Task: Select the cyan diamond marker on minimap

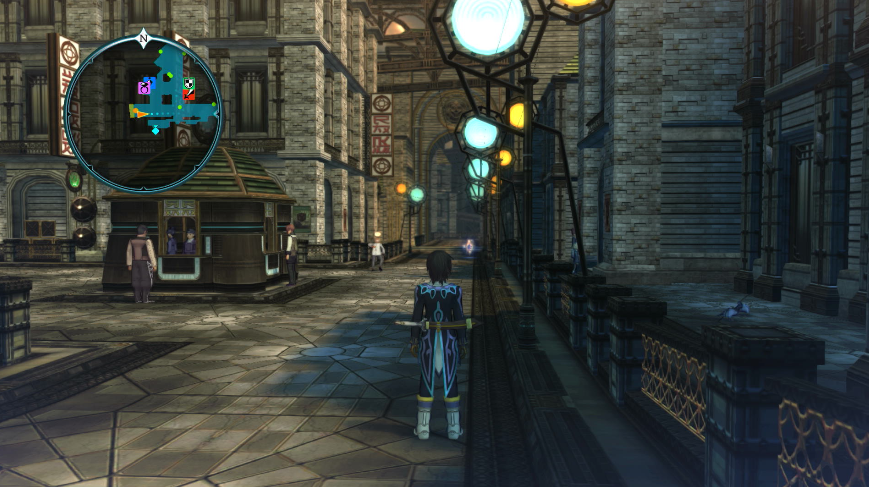Action: (155, 130)
